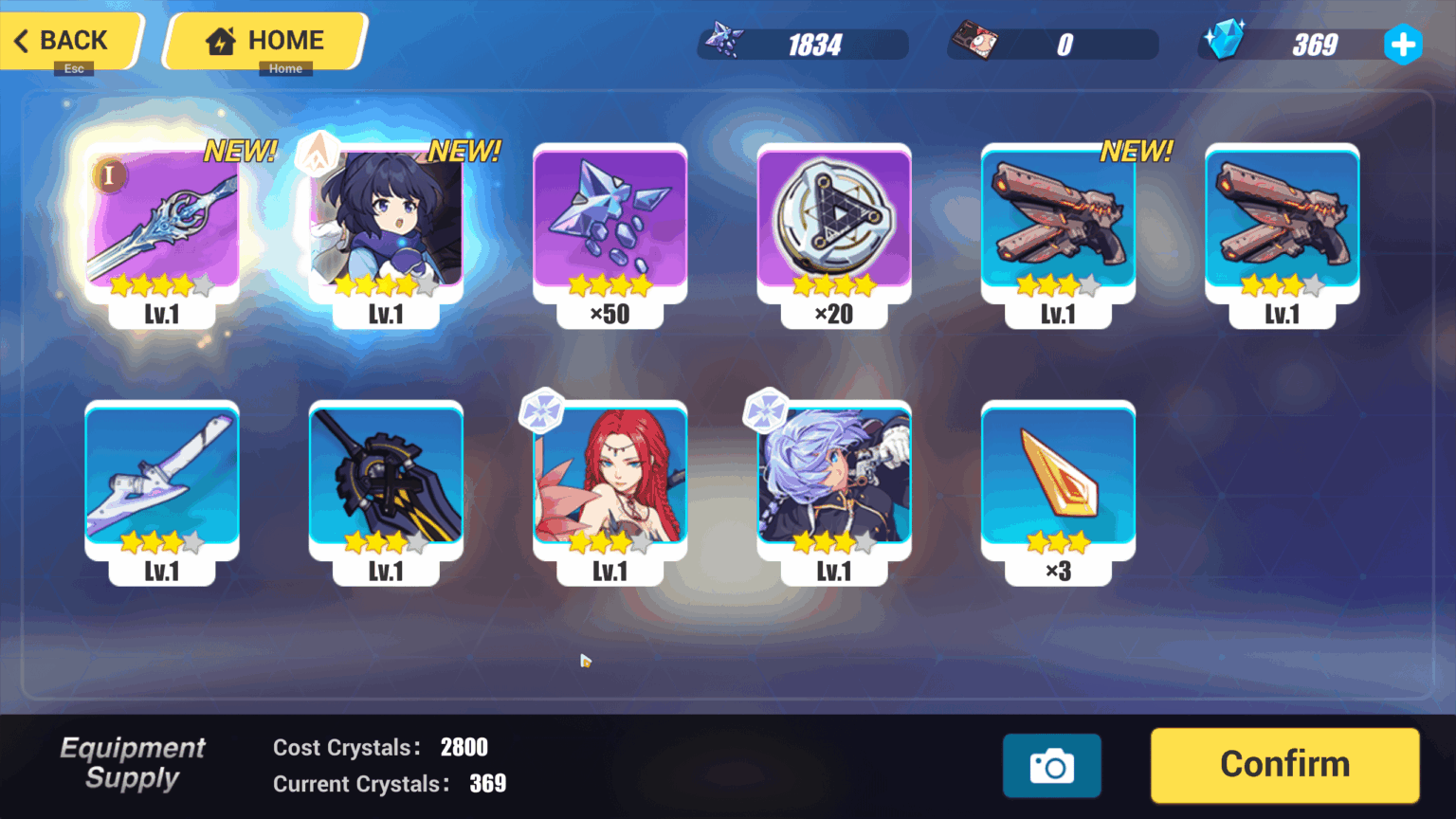Select the silver-haired character stigmata card

pyautogui.click(x=833, y=483)
